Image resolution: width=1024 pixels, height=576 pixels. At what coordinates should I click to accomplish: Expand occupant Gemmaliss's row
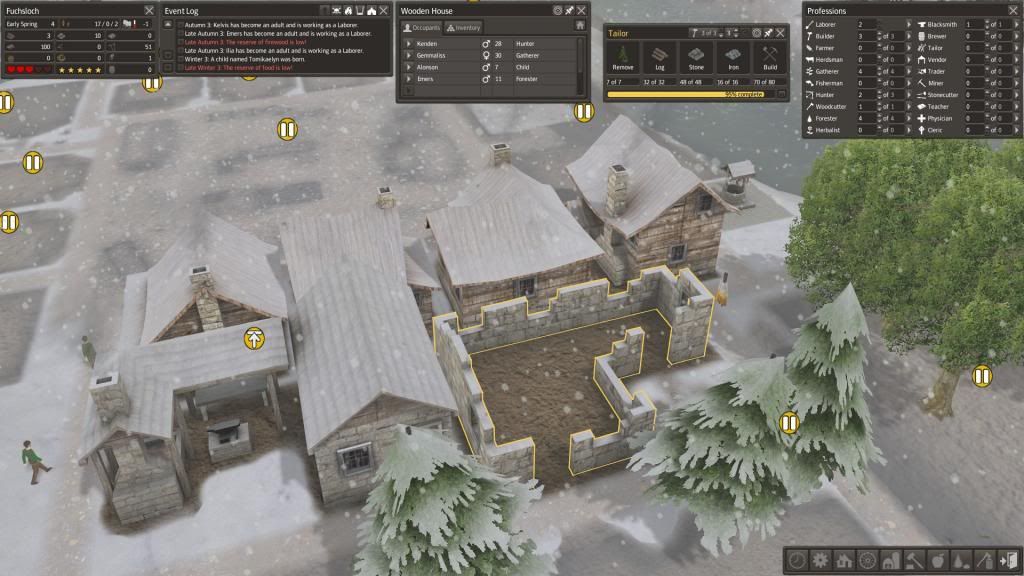coord(408,56)
